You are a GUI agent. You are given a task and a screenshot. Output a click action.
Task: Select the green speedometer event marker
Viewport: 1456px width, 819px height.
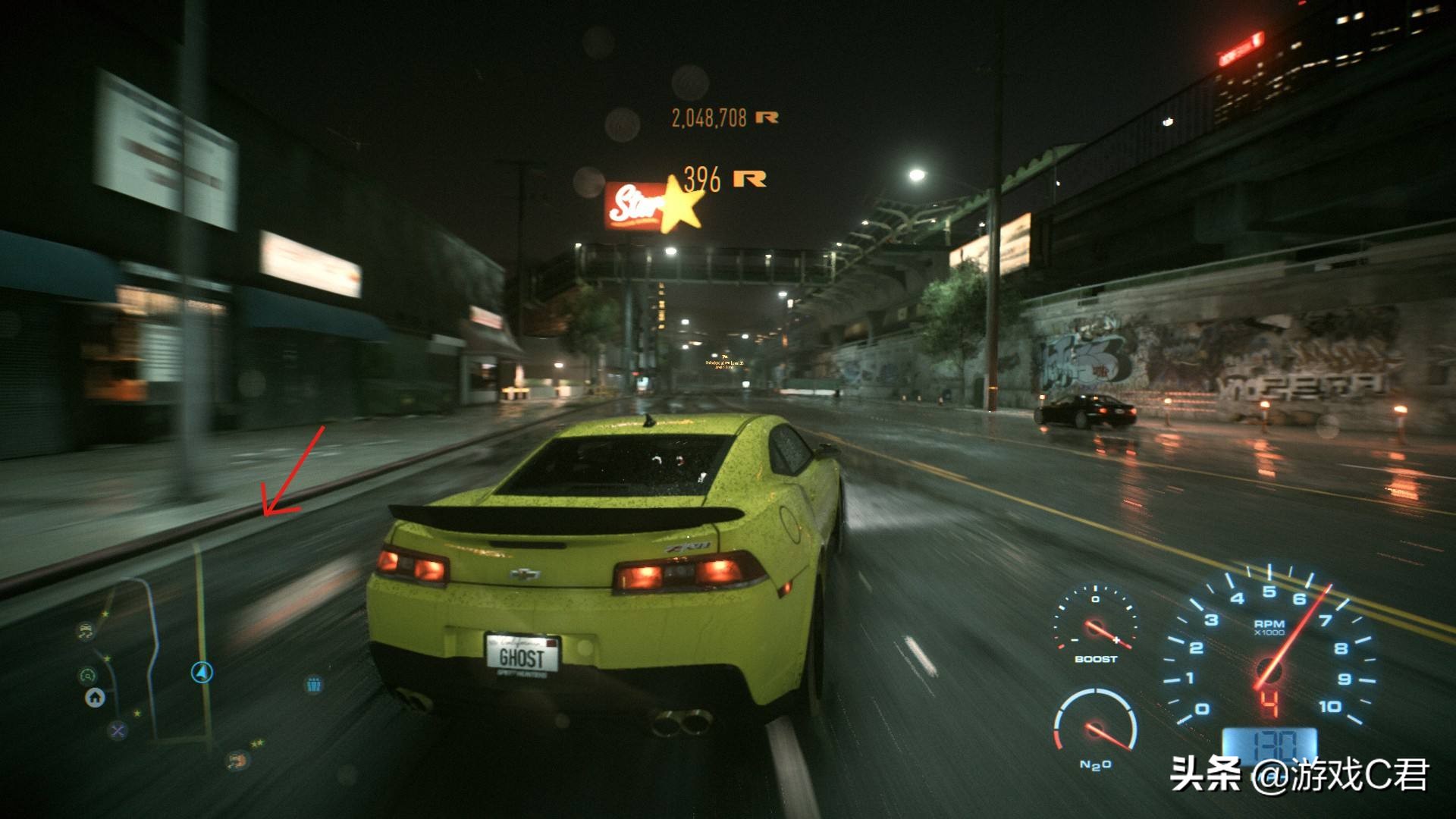click(x=88, y=674)
